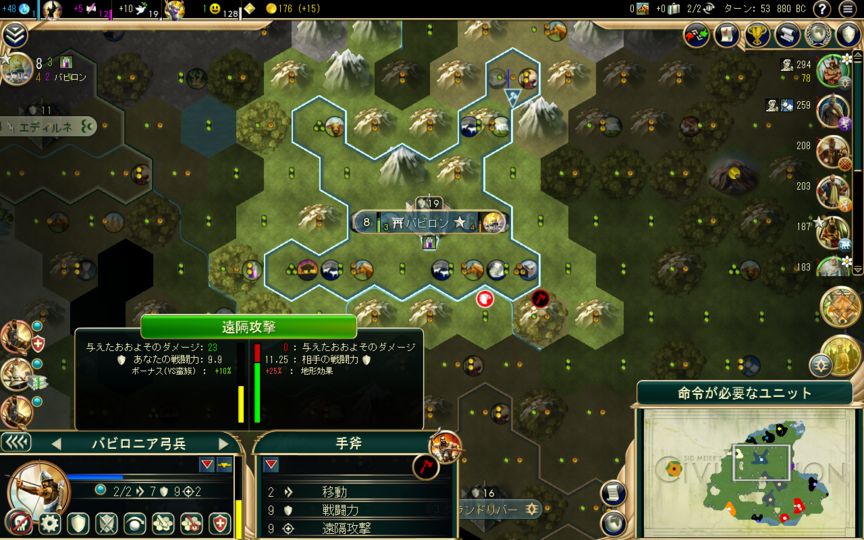Image resolution: width=864 pixels, height=540 pixels.
Task: Select the next unit with right arrow
Action: click(x=224, y=443)
